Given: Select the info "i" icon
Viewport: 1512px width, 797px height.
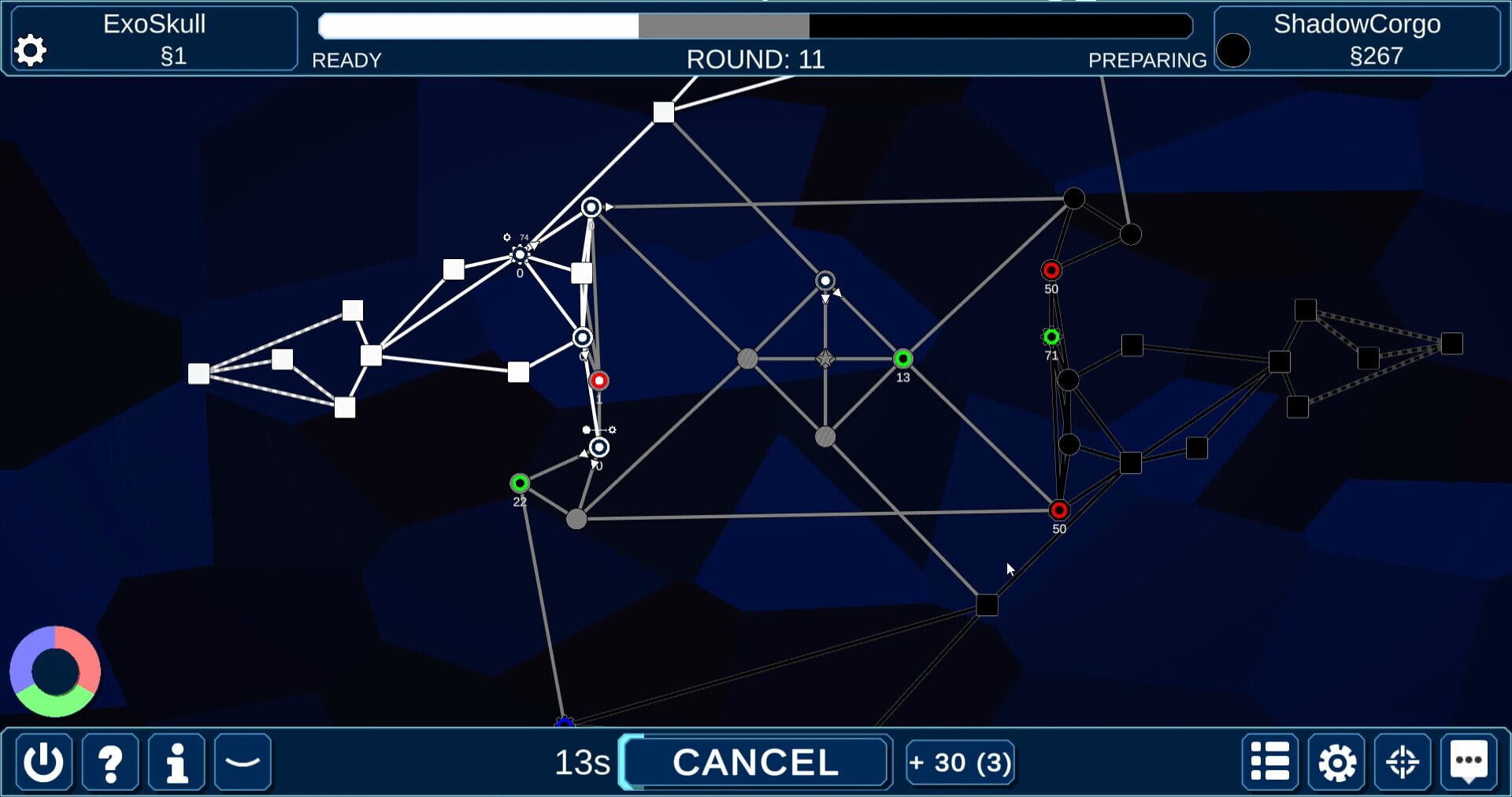Looking at the screenshot, I should [176, 762].
